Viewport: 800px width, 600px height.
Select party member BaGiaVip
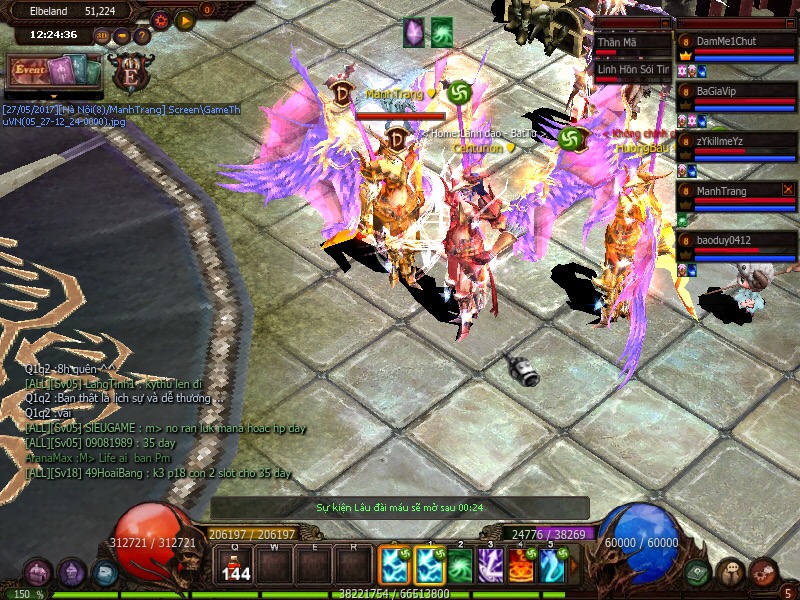(738, 90)
